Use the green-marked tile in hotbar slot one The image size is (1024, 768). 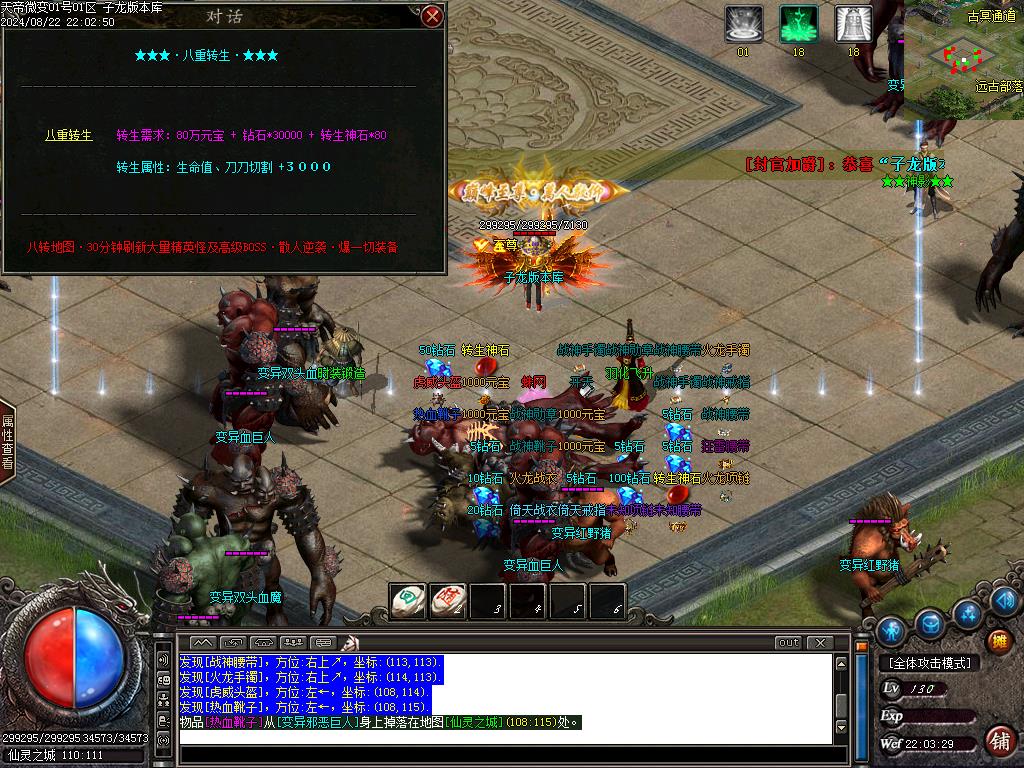click(x=407, y=600)
